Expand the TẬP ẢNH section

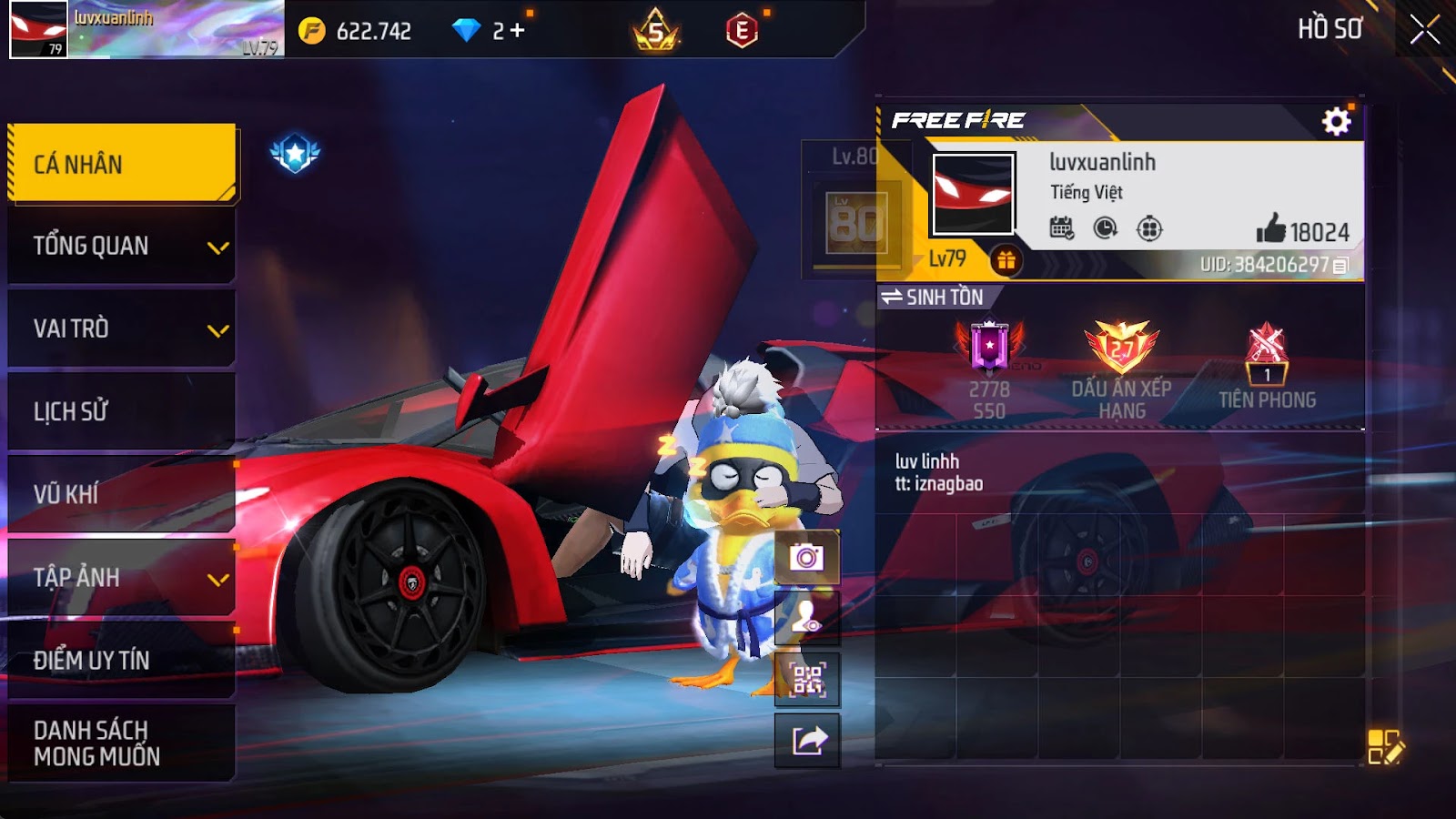(122, 577)
